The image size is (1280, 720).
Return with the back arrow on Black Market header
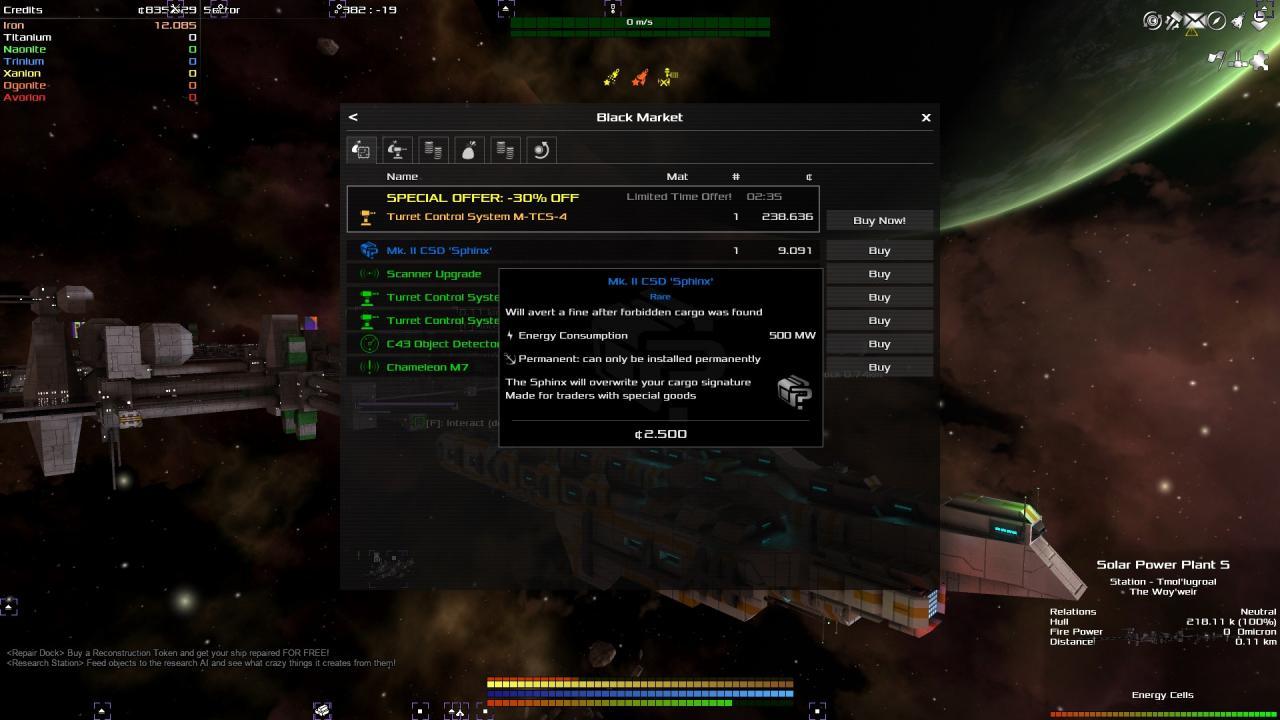tap(353, 117)
